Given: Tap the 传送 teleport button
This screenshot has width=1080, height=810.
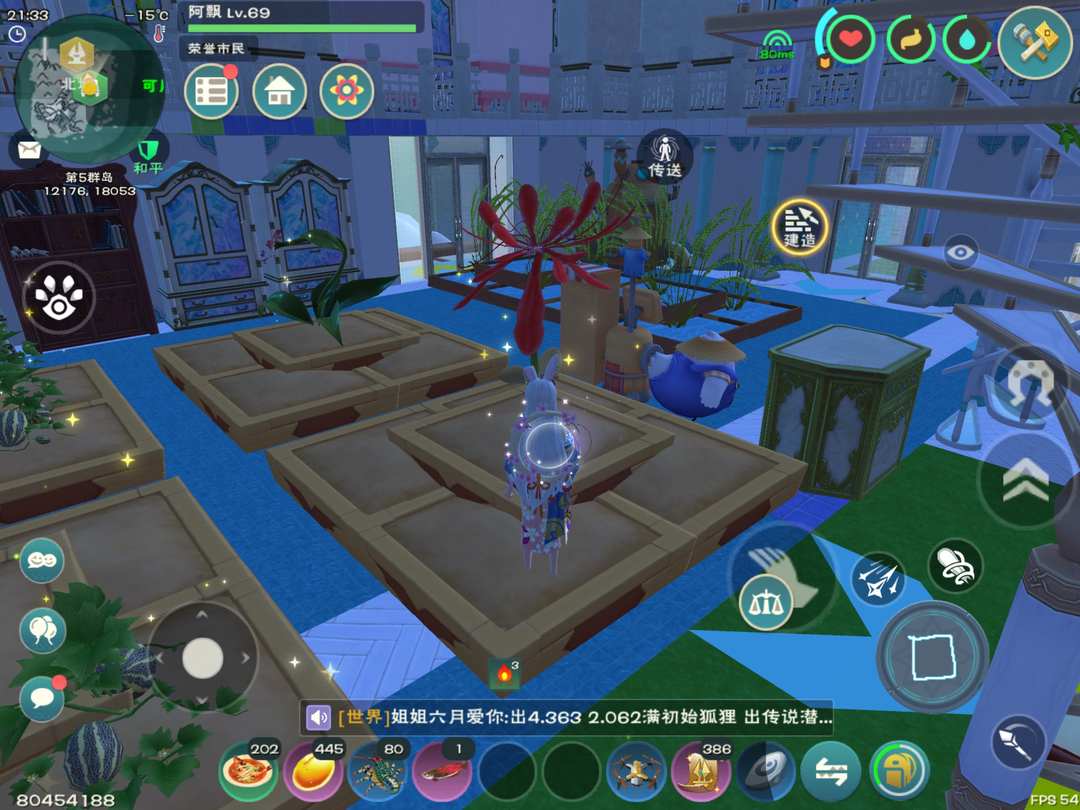Looking at the screenshot, I should tap(665, 156).
